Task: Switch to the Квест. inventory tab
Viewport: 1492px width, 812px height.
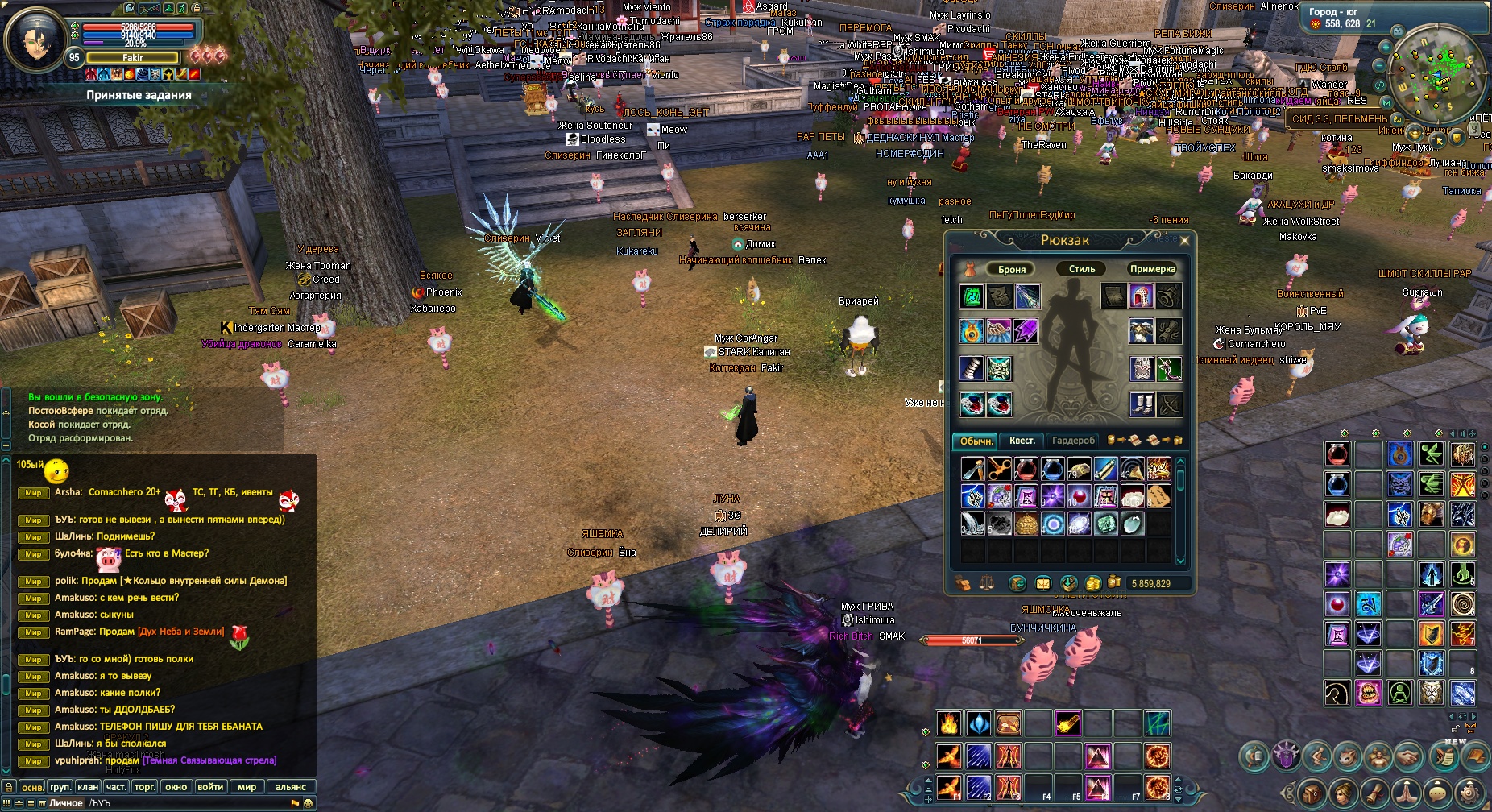Action: coord(1022,441)
